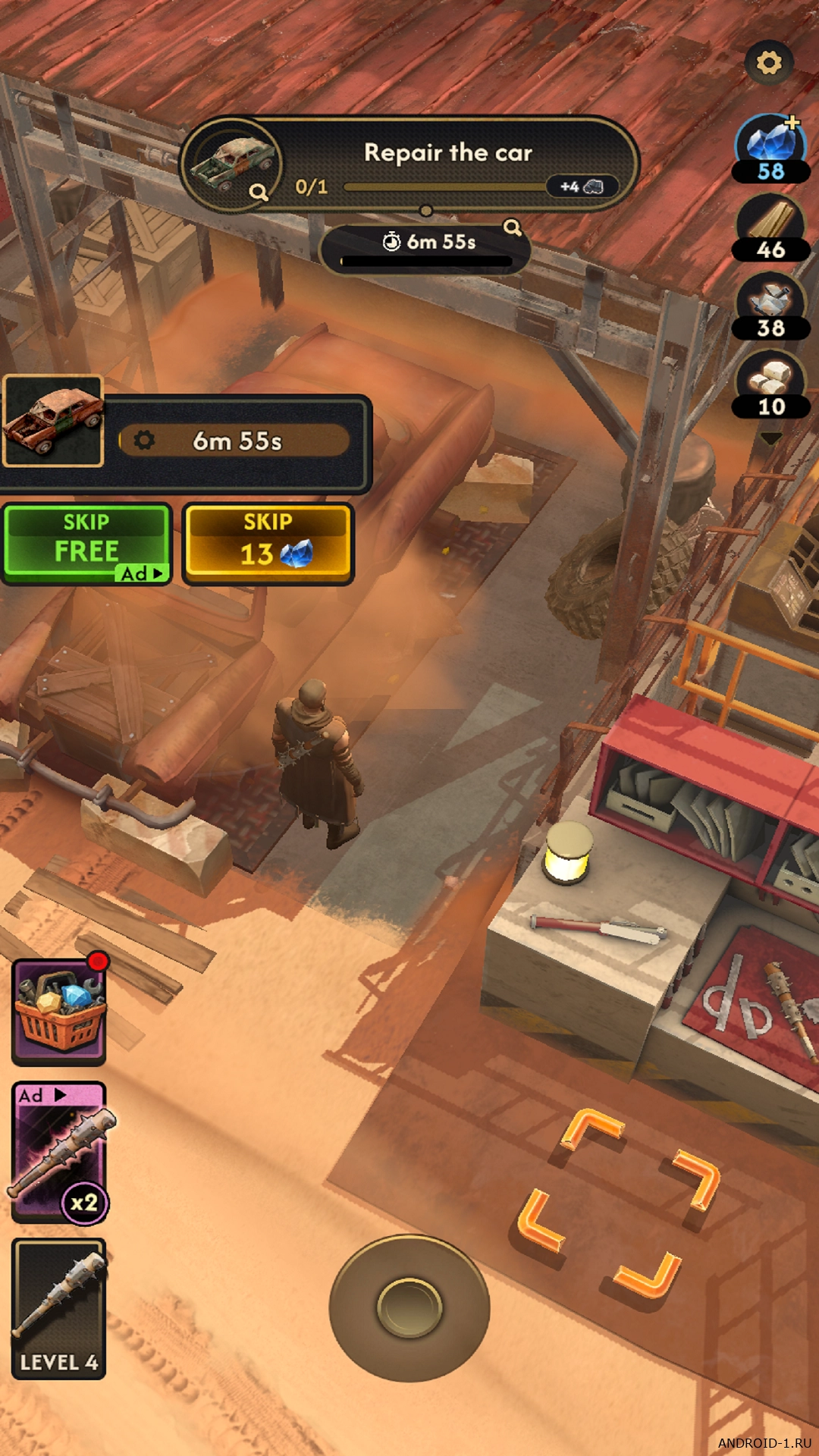This screenshot has width=819, height=1456.
Task: Tap the scrap metal resource counter
Action: click(x=770, y=306)
